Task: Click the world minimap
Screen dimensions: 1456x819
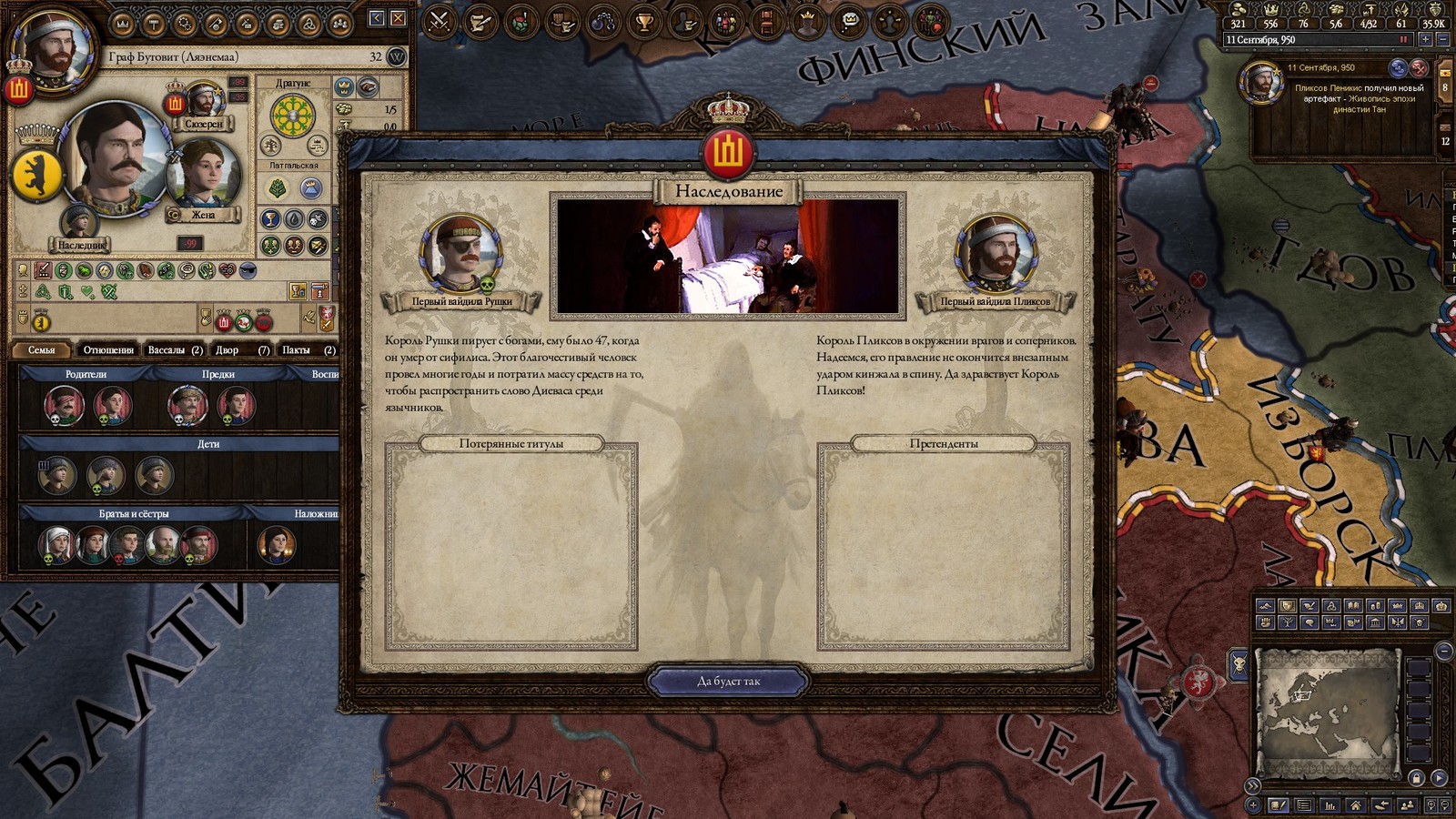Action: (x=1328, y=712)
